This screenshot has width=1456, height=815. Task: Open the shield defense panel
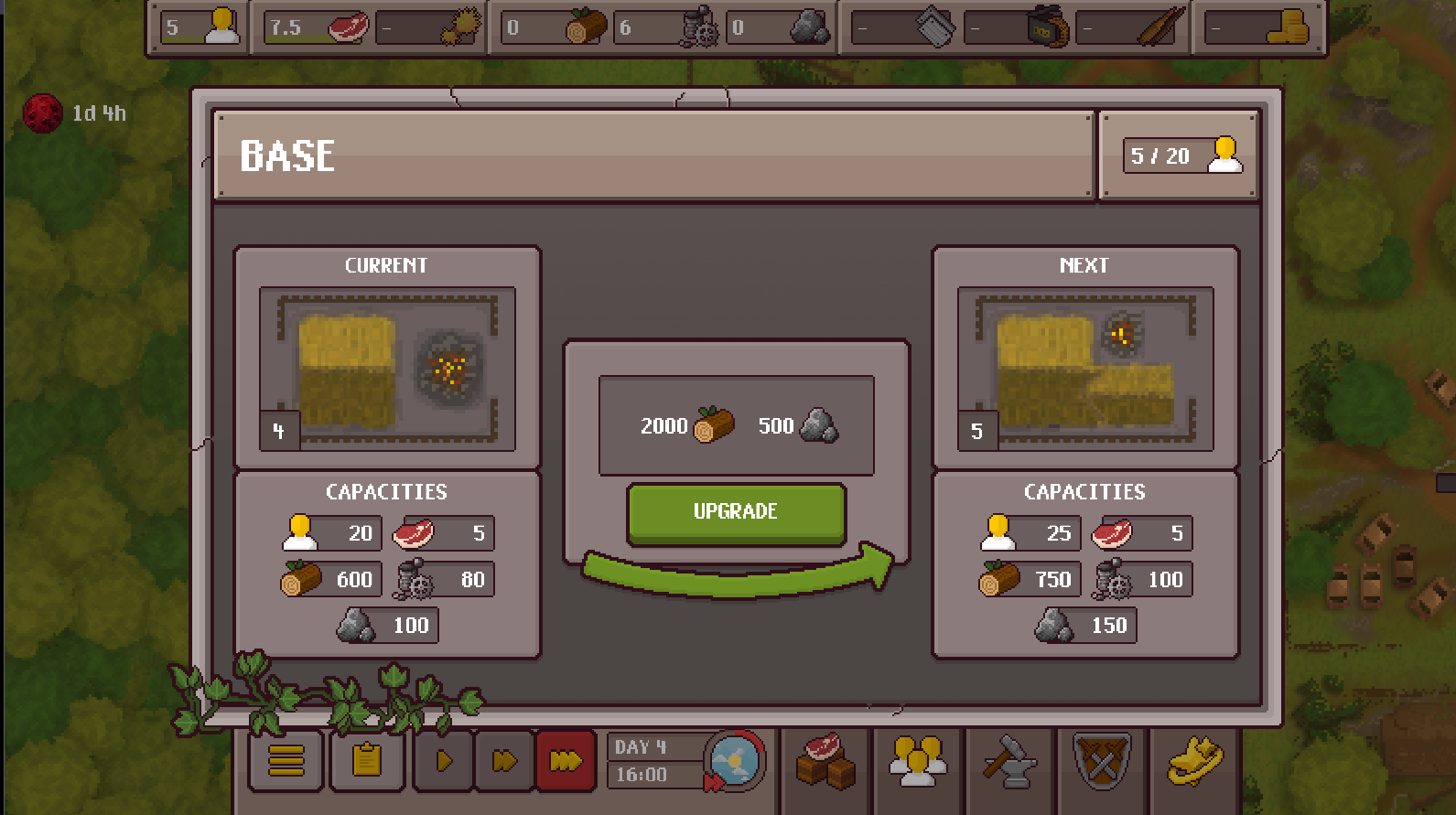tap(1103, 760)
